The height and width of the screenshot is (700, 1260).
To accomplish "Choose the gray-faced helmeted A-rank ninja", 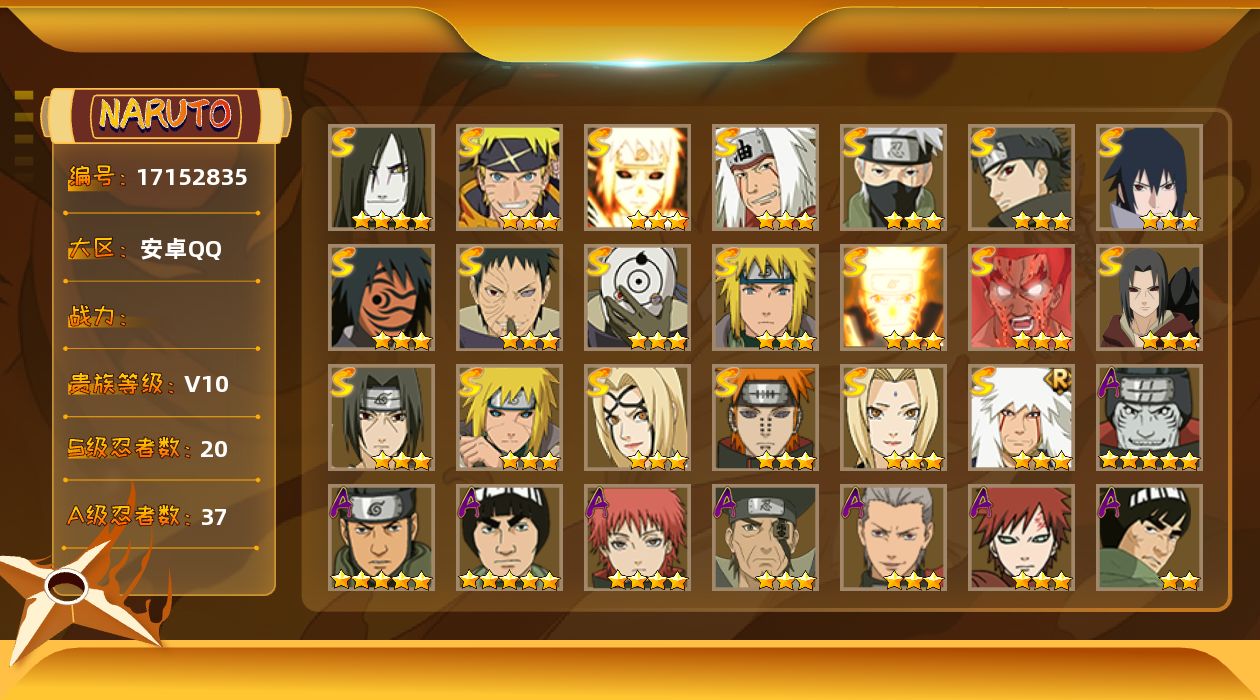I will click(1149, 417).
